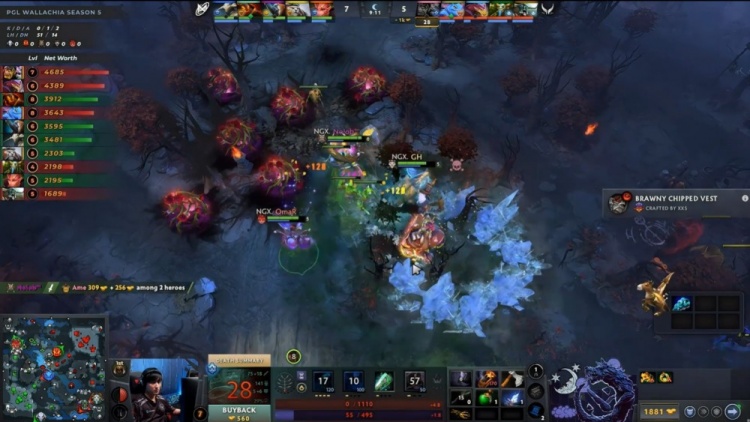Open the minimap
Viewport: 750px width, 422px height.
pos(53,367)
